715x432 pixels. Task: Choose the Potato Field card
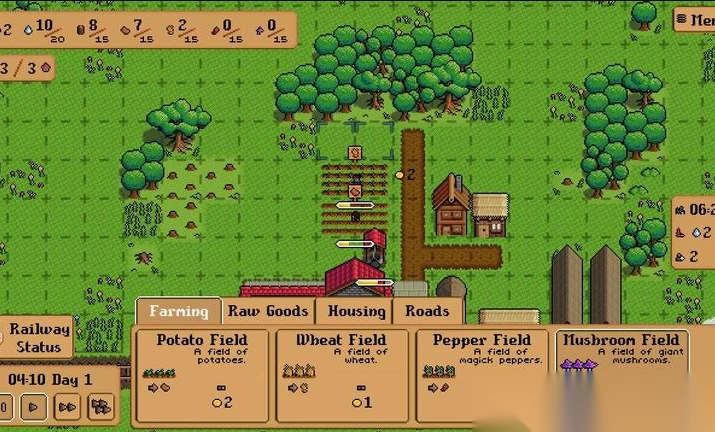[x=201, y=374]
